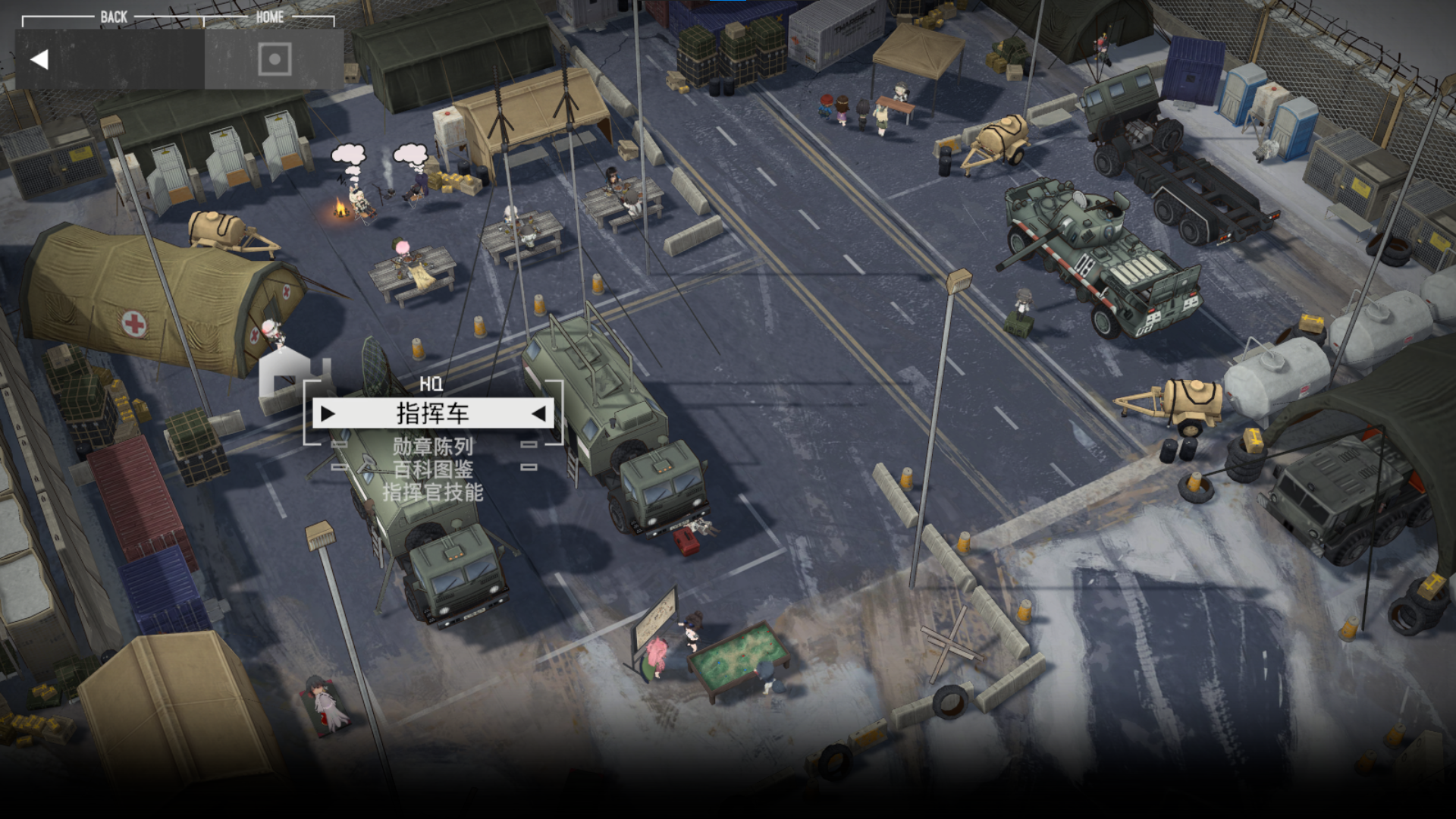Open 勋章陈列 medal display

click(x=432, y=446)
